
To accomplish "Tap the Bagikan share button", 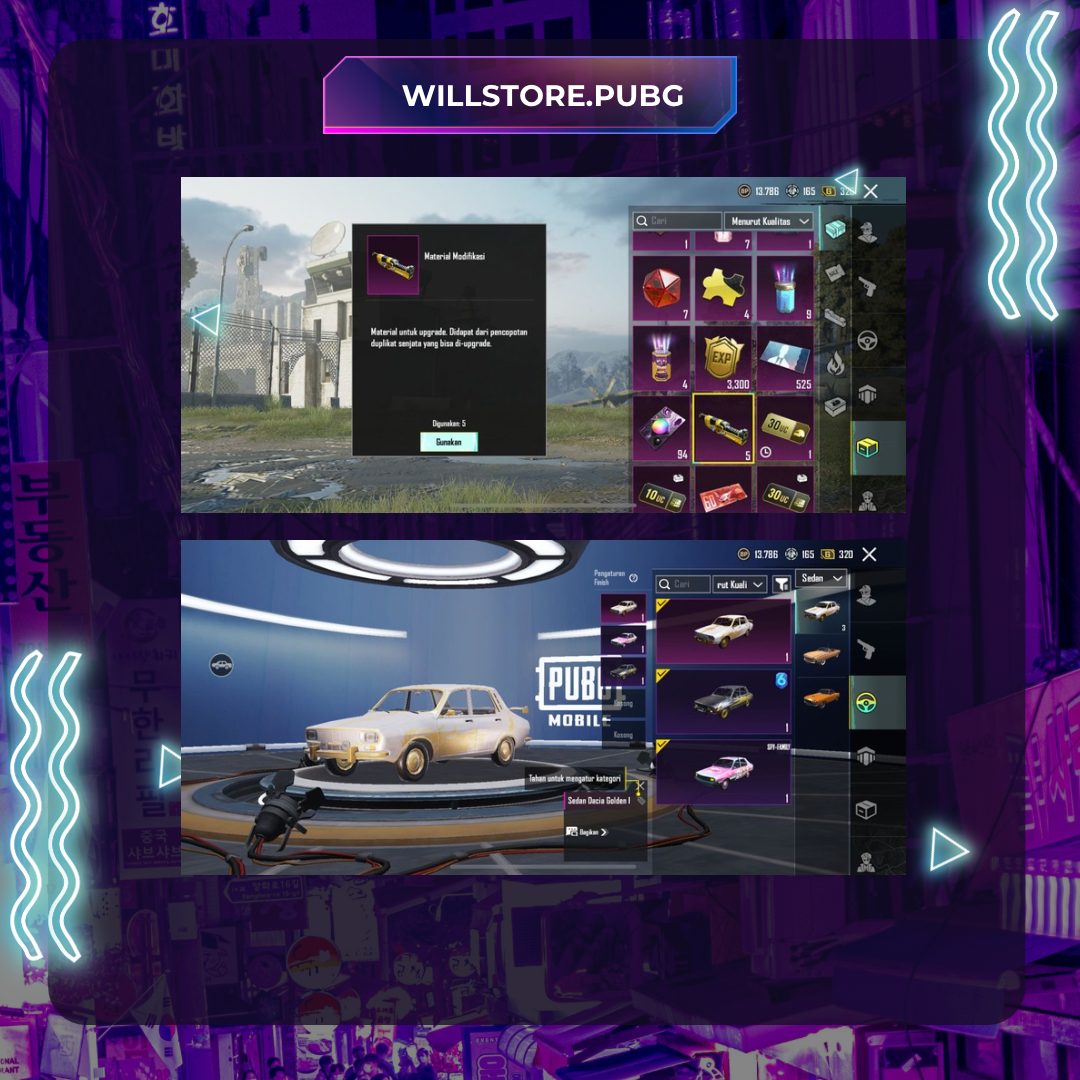I will click(587, 832).
